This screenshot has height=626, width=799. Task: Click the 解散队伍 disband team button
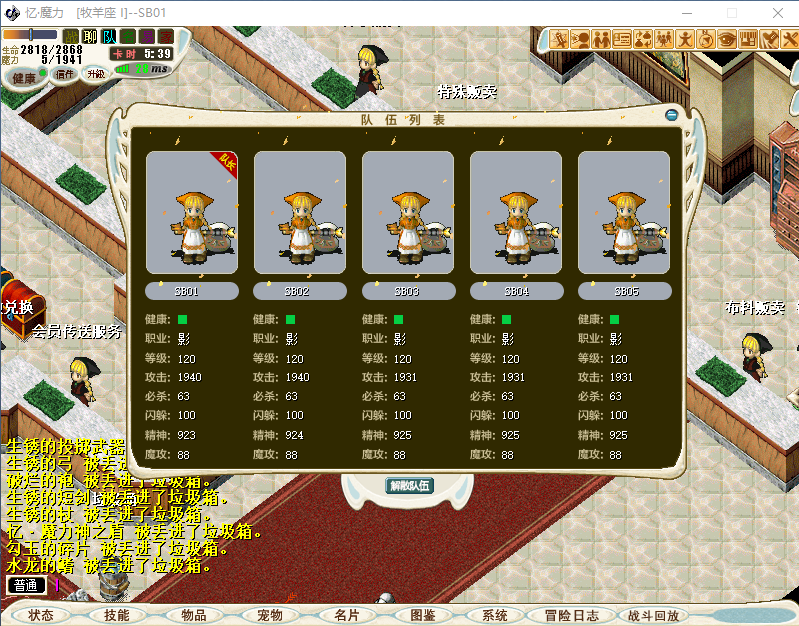tap(409, 486)
